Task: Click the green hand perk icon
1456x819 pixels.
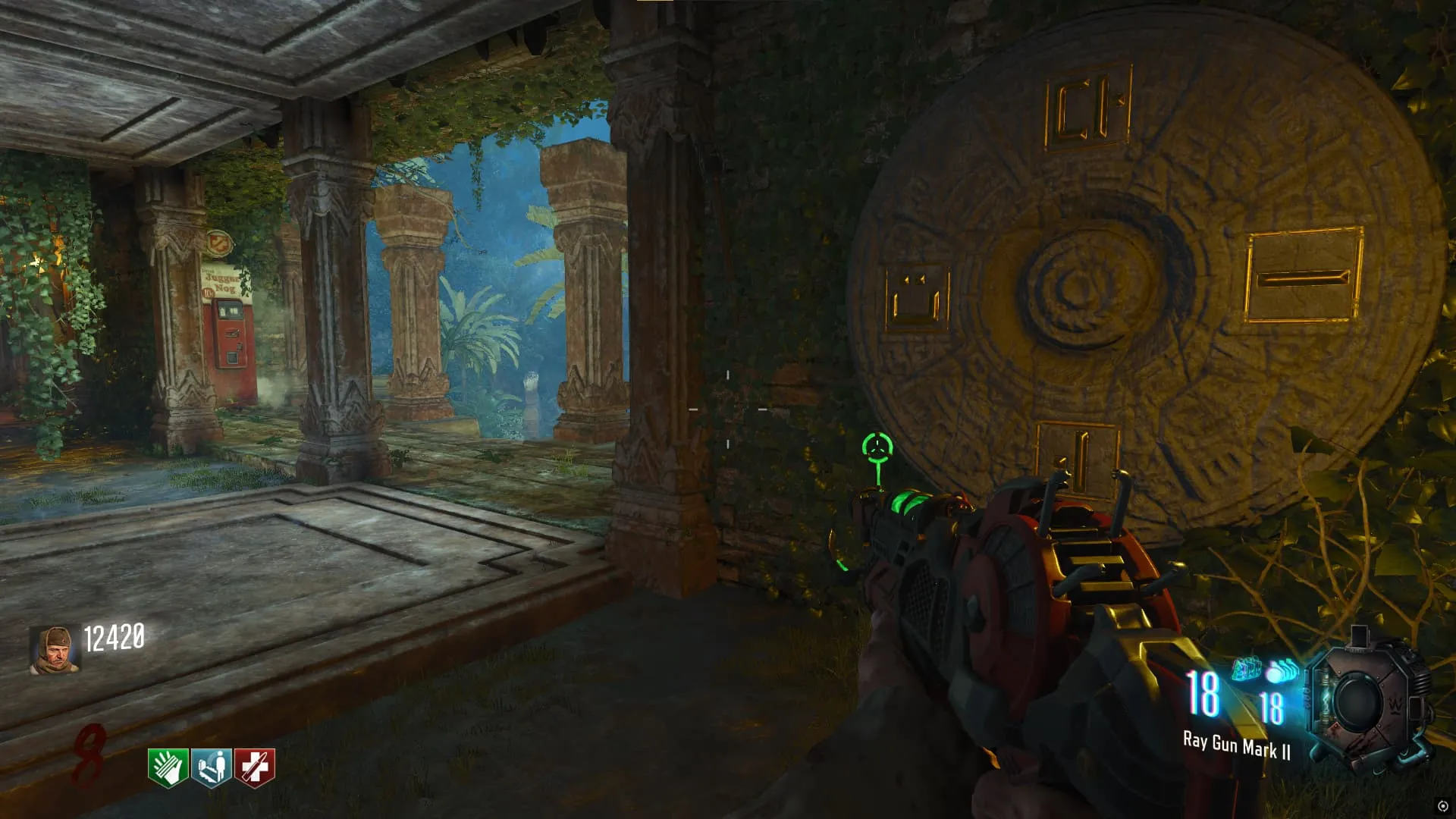Action: point(168,767)
